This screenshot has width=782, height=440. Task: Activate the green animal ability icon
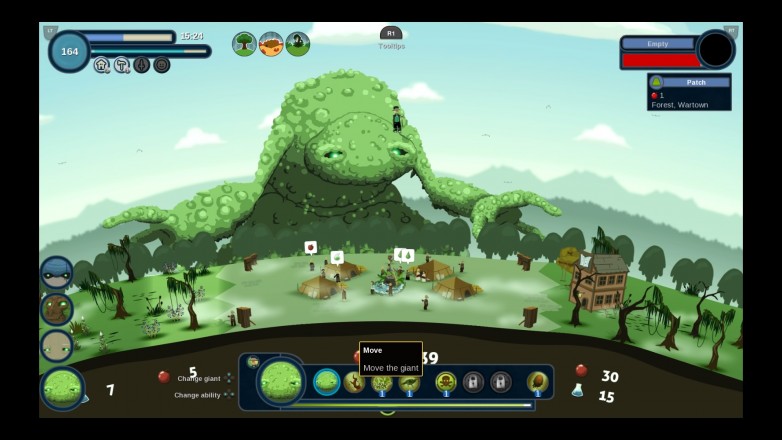(409, 381)
